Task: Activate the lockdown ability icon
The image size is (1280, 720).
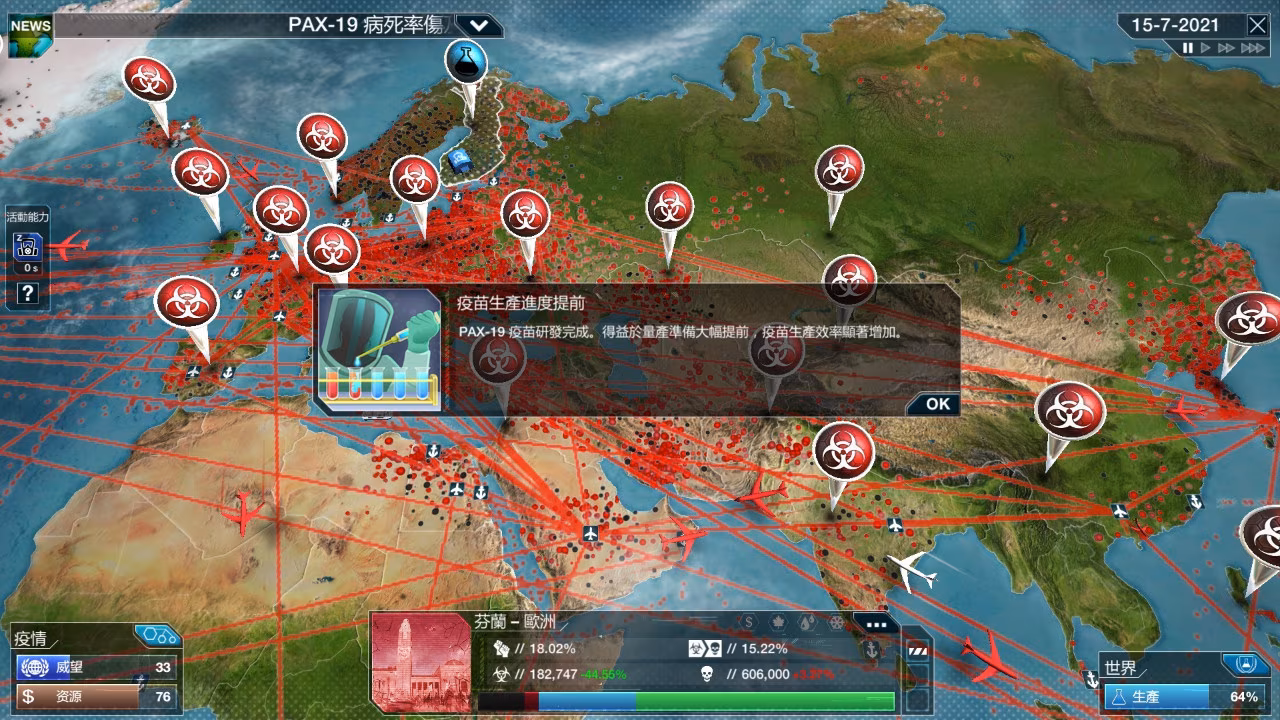Action: click(x=27, y=247)
